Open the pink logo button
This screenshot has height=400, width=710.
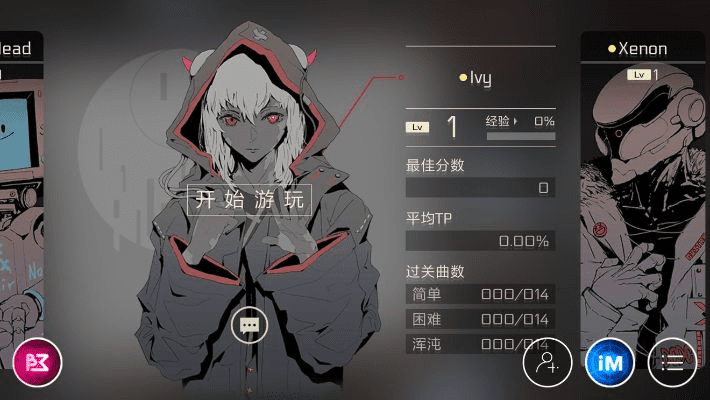[x=37, y=362]
